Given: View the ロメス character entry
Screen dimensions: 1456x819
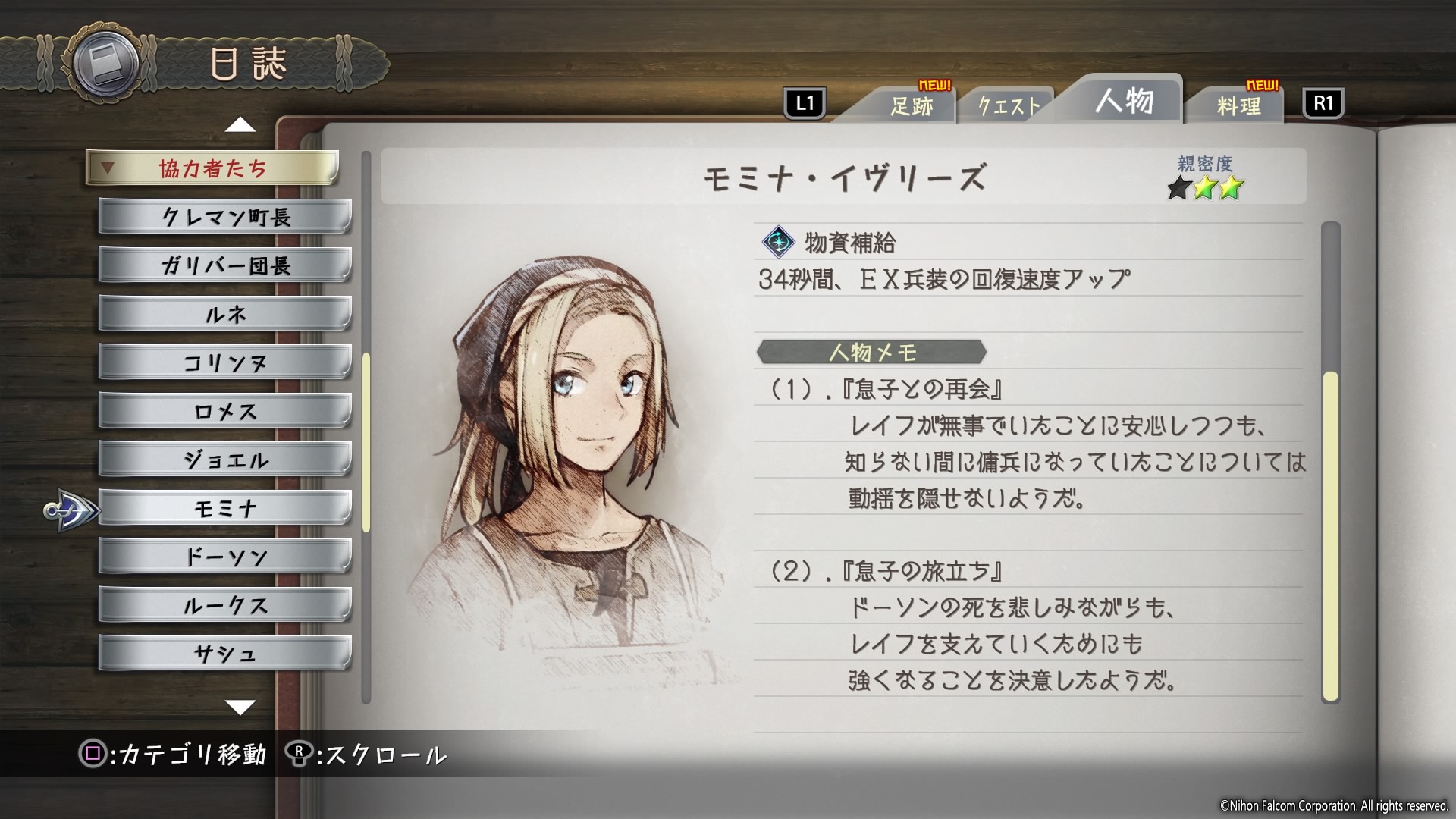Looking at the screenshot, I should coord(225,412).
